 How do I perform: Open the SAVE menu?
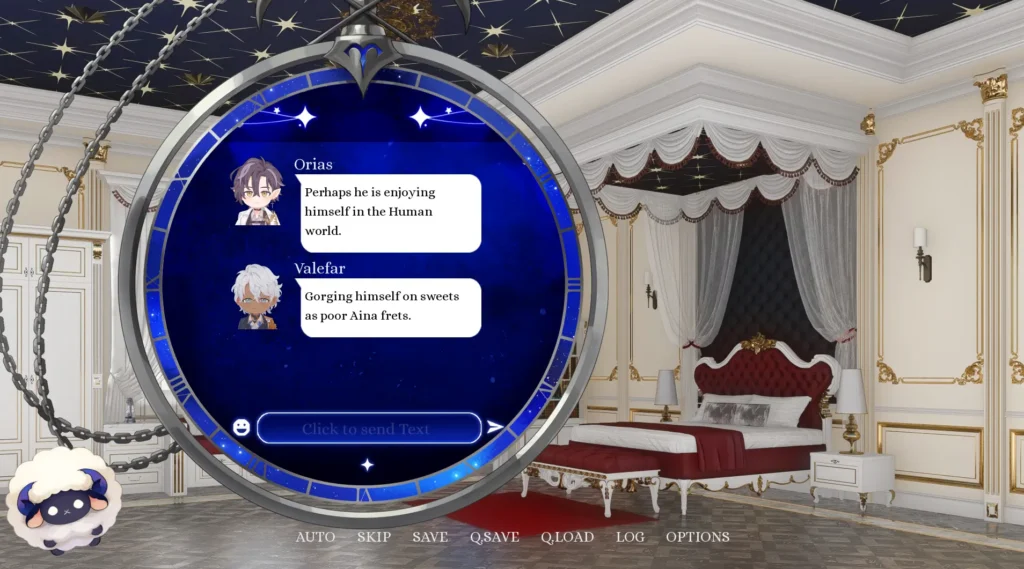[430, 537]
